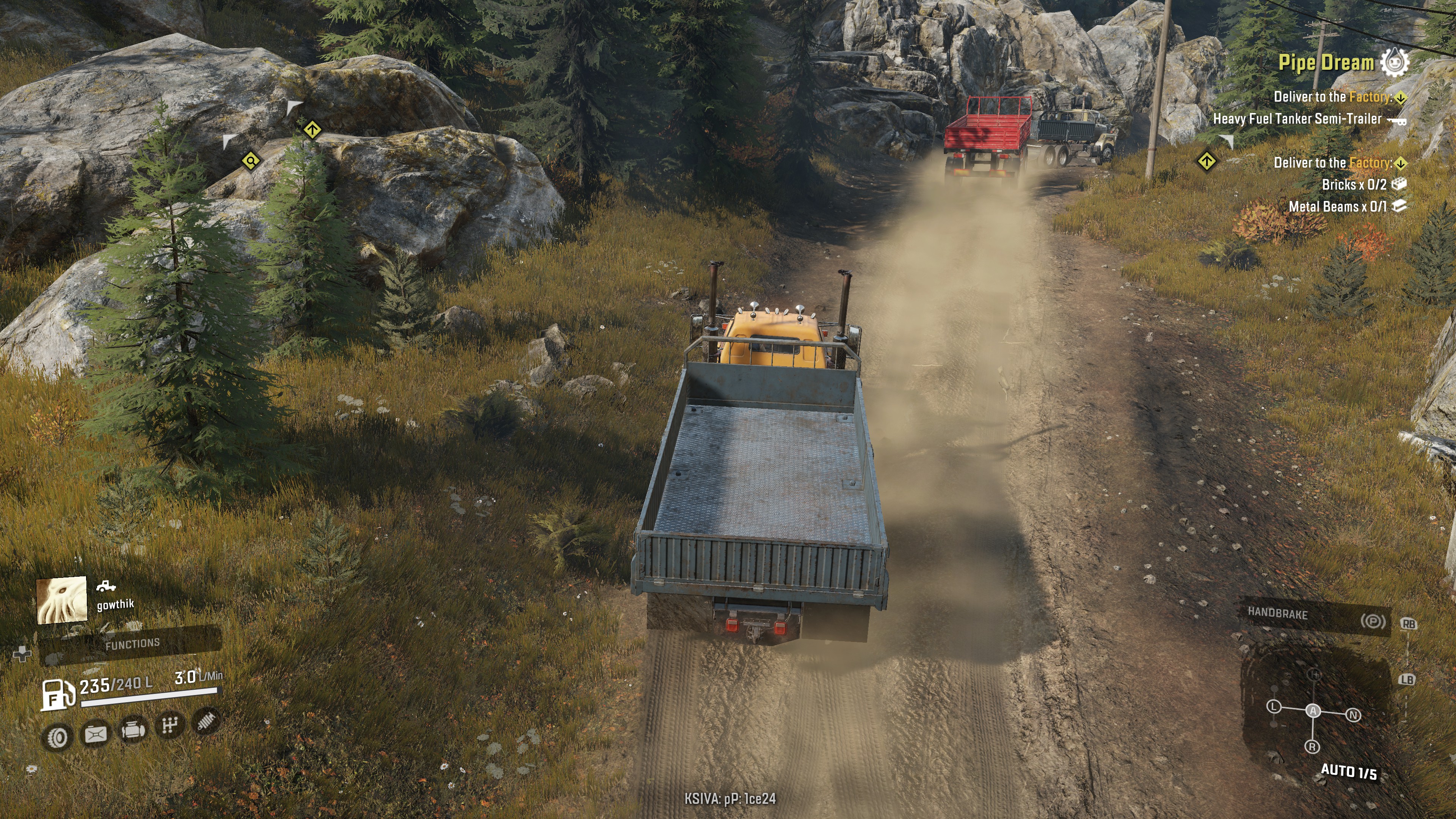
Task: Select the Metal Beams delivery objective
Action: [1337, 206]
